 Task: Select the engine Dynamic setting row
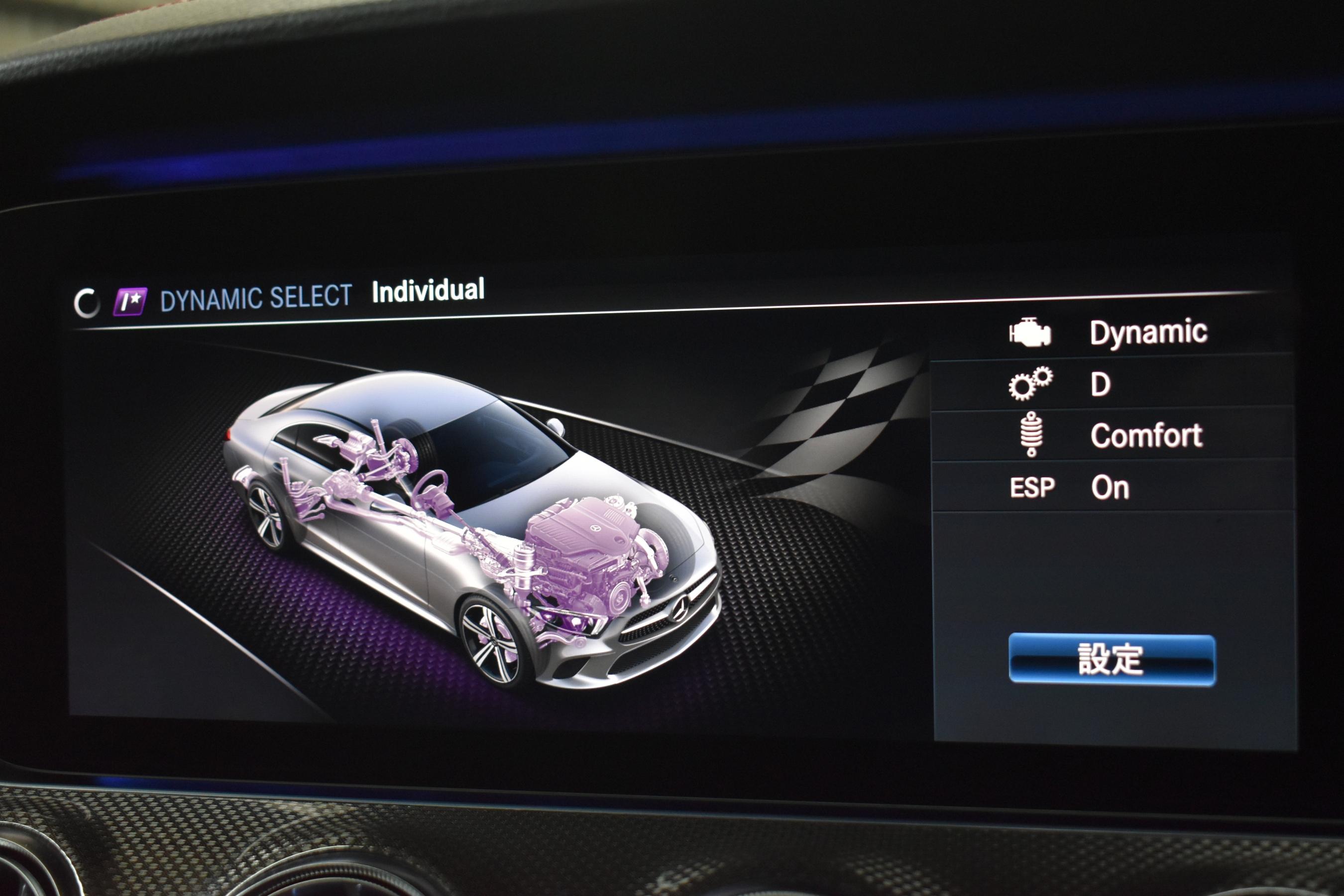click(1112, 333)
